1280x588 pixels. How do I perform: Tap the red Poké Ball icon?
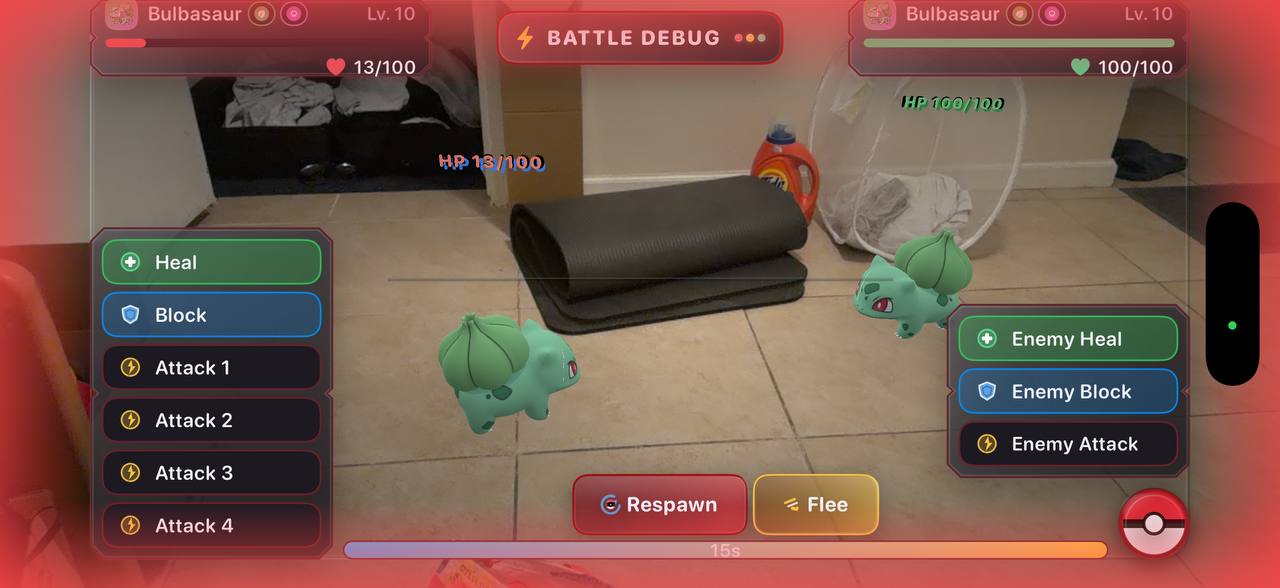pyautogui.click(x=1154, y=523)
